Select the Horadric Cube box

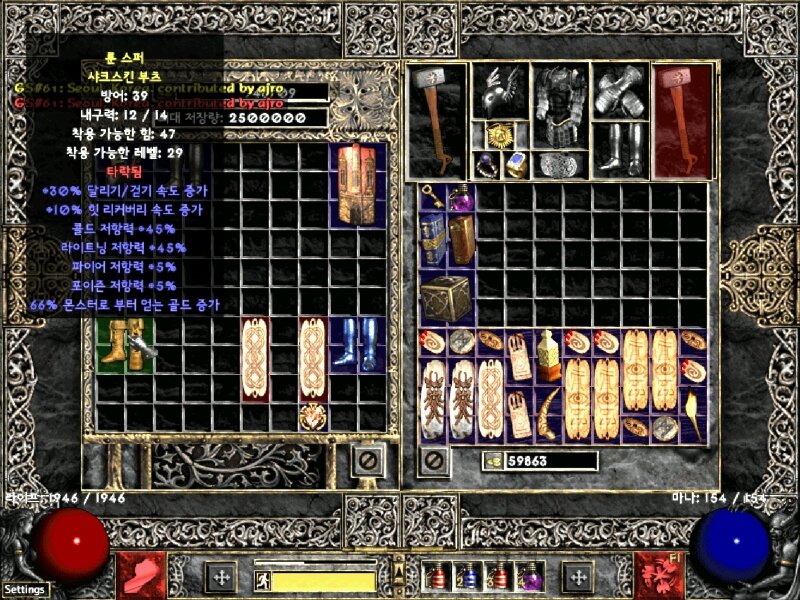pyautogui.click(x=441, y=297)
